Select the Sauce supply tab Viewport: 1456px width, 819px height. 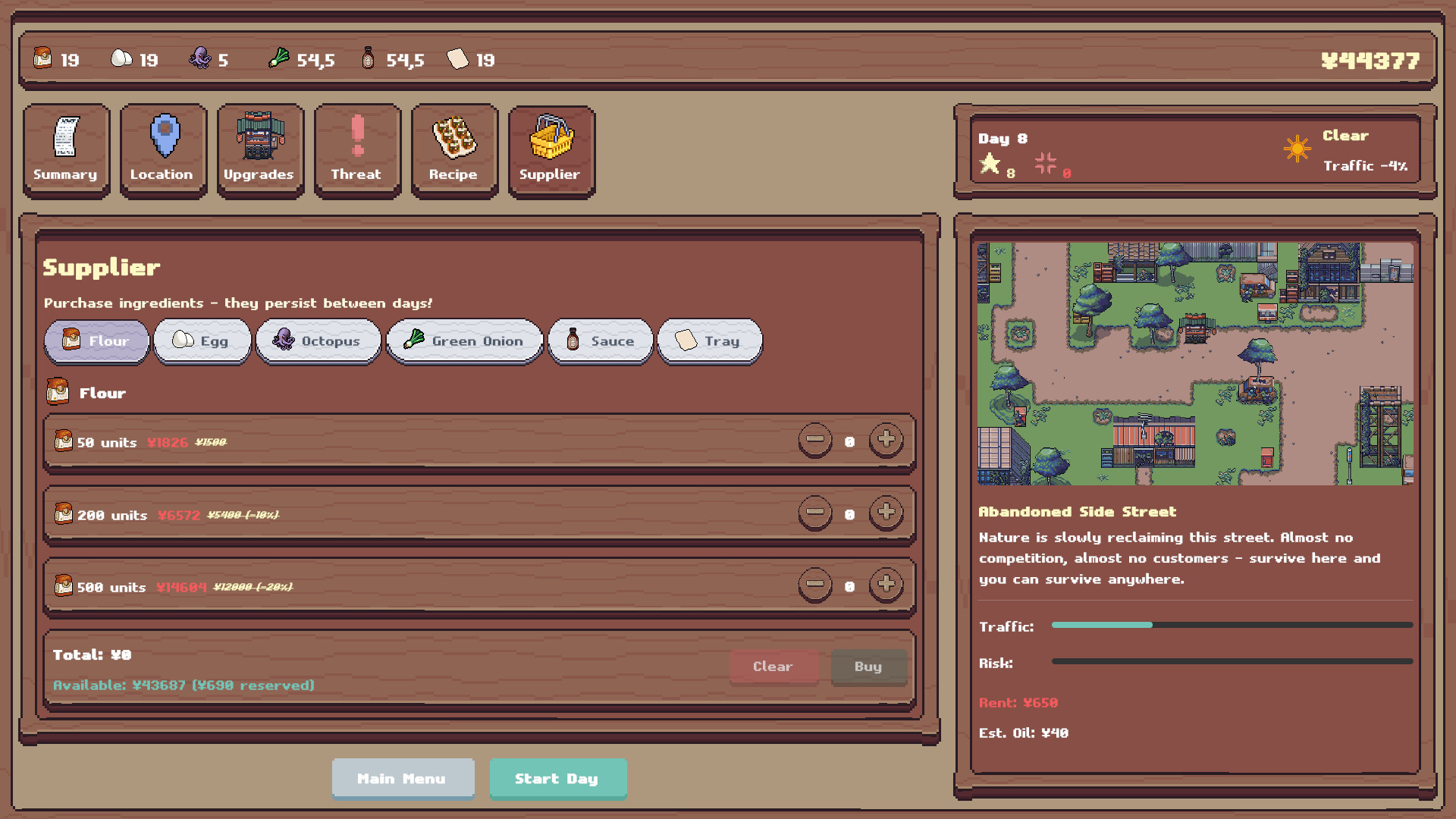coord(600,341)
